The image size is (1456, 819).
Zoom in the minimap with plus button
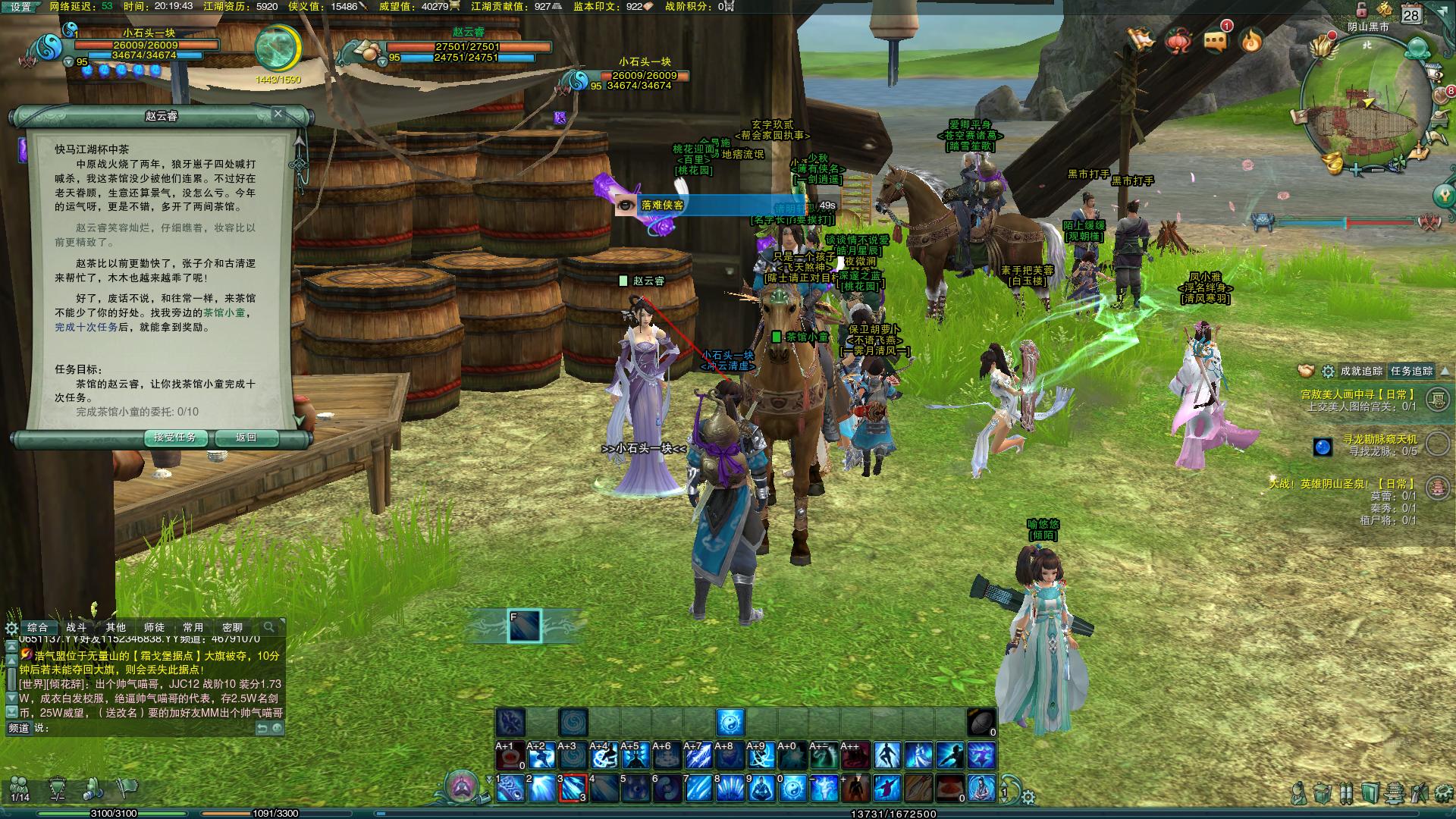pos(1356,170)
